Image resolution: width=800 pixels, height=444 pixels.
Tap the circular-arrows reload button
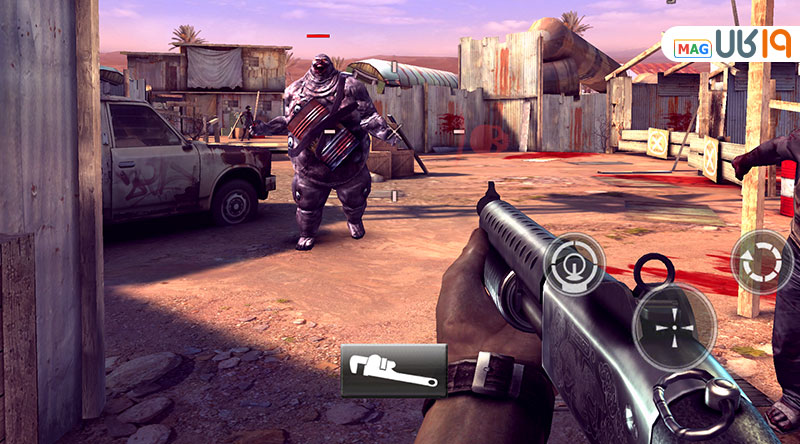[x=761, y=262]
